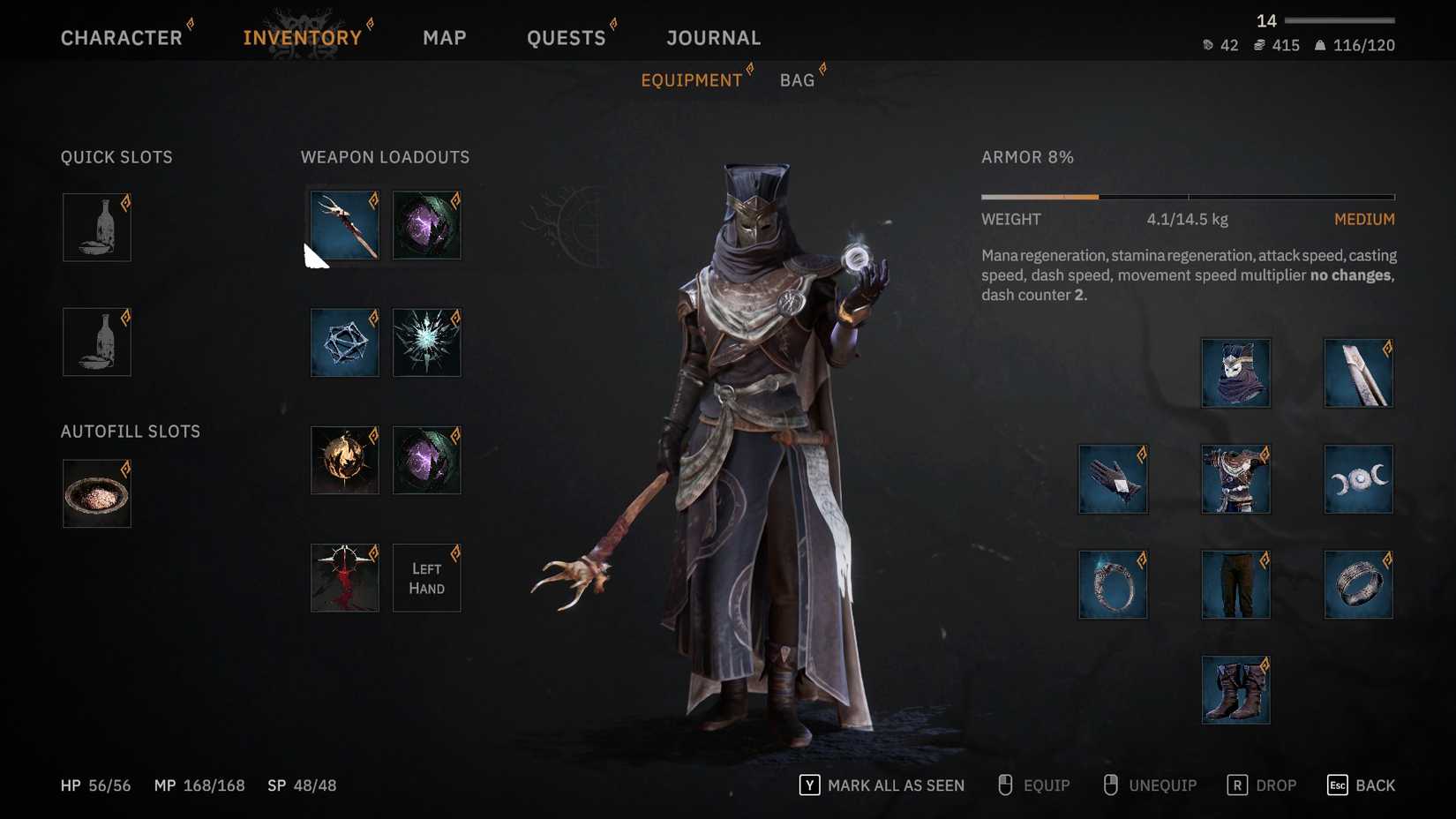This screenshot has height=819, width=1456.
Task: Click the purple spell icon in loadout one
Action: pyautogui.click(x=426, y=225)
